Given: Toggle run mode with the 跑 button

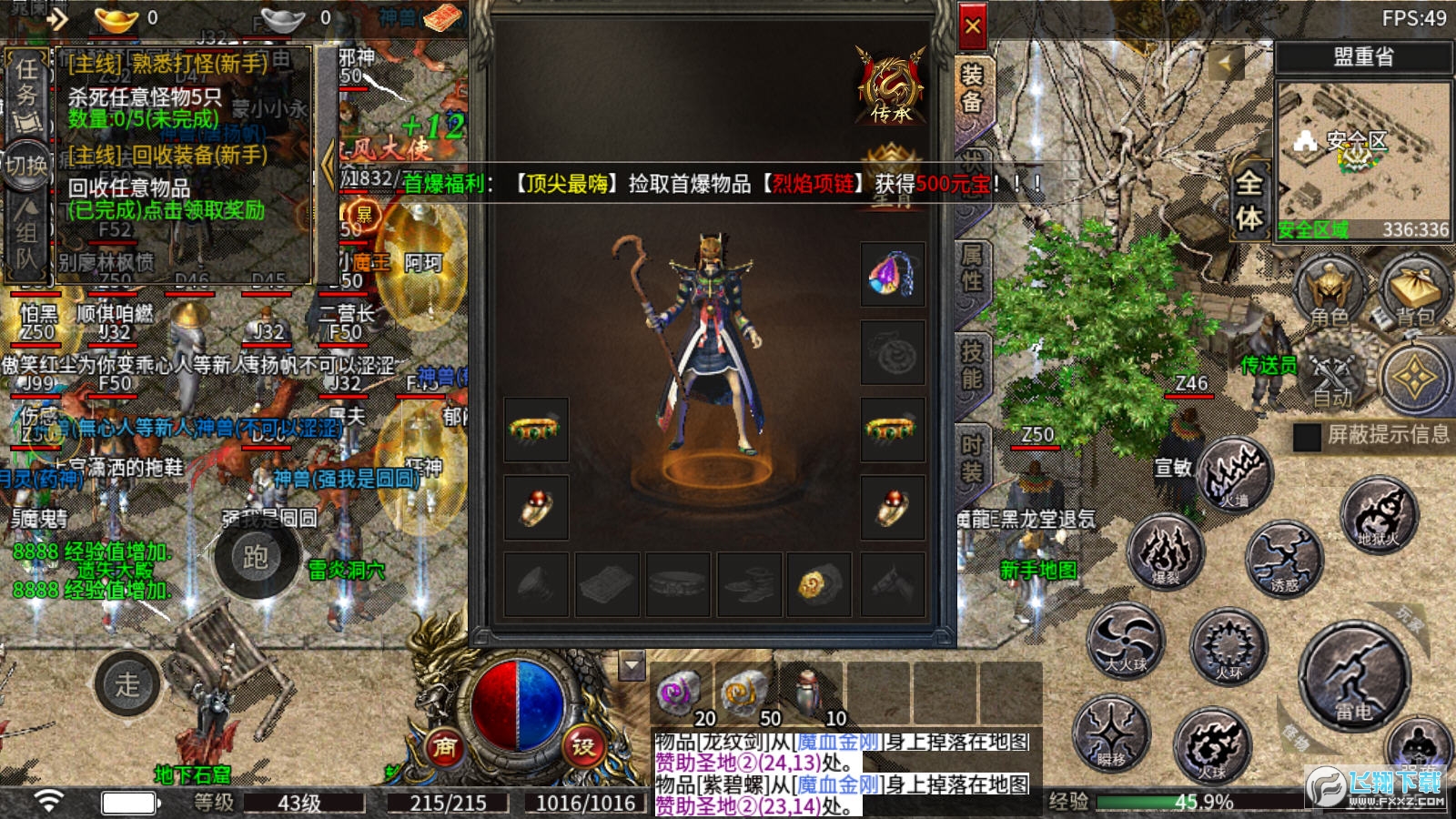Looking at the screenshot, I should coord(256,563).
